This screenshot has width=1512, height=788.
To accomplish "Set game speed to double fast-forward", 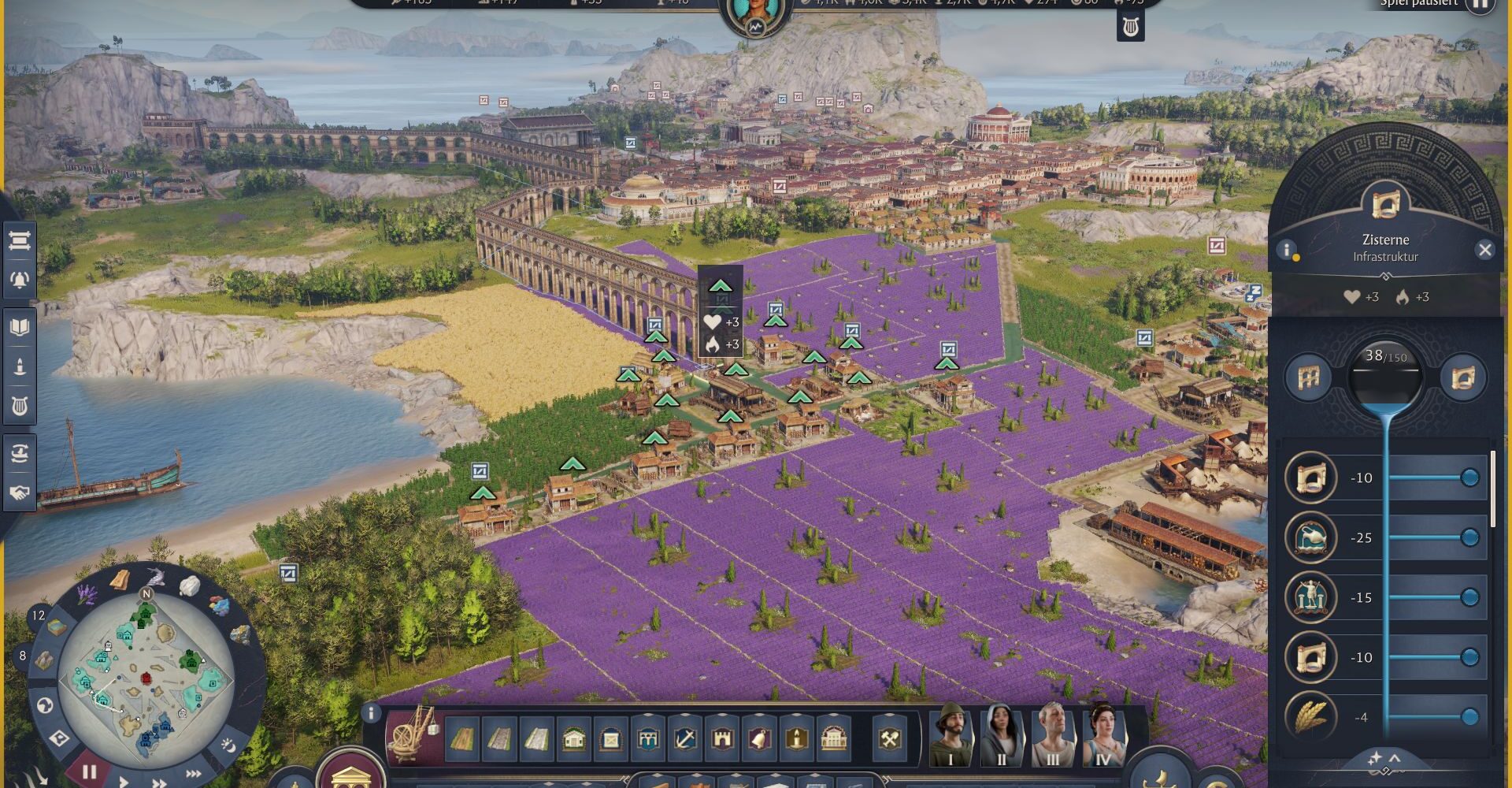I will click(x=159, y=782).
